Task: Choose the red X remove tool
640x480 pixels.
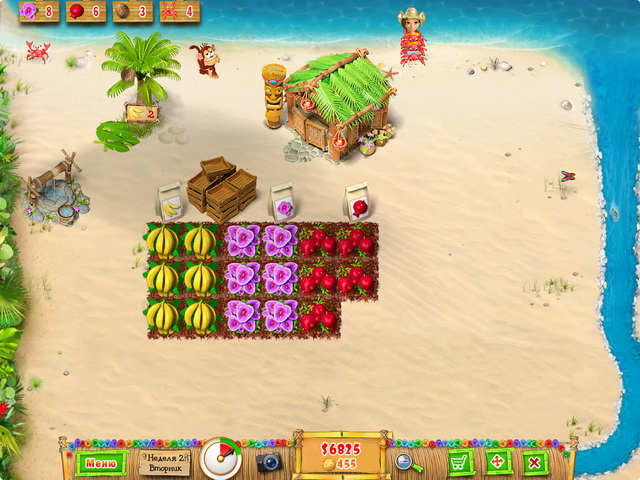Action: pyautogui.click(x=534, y=463)
